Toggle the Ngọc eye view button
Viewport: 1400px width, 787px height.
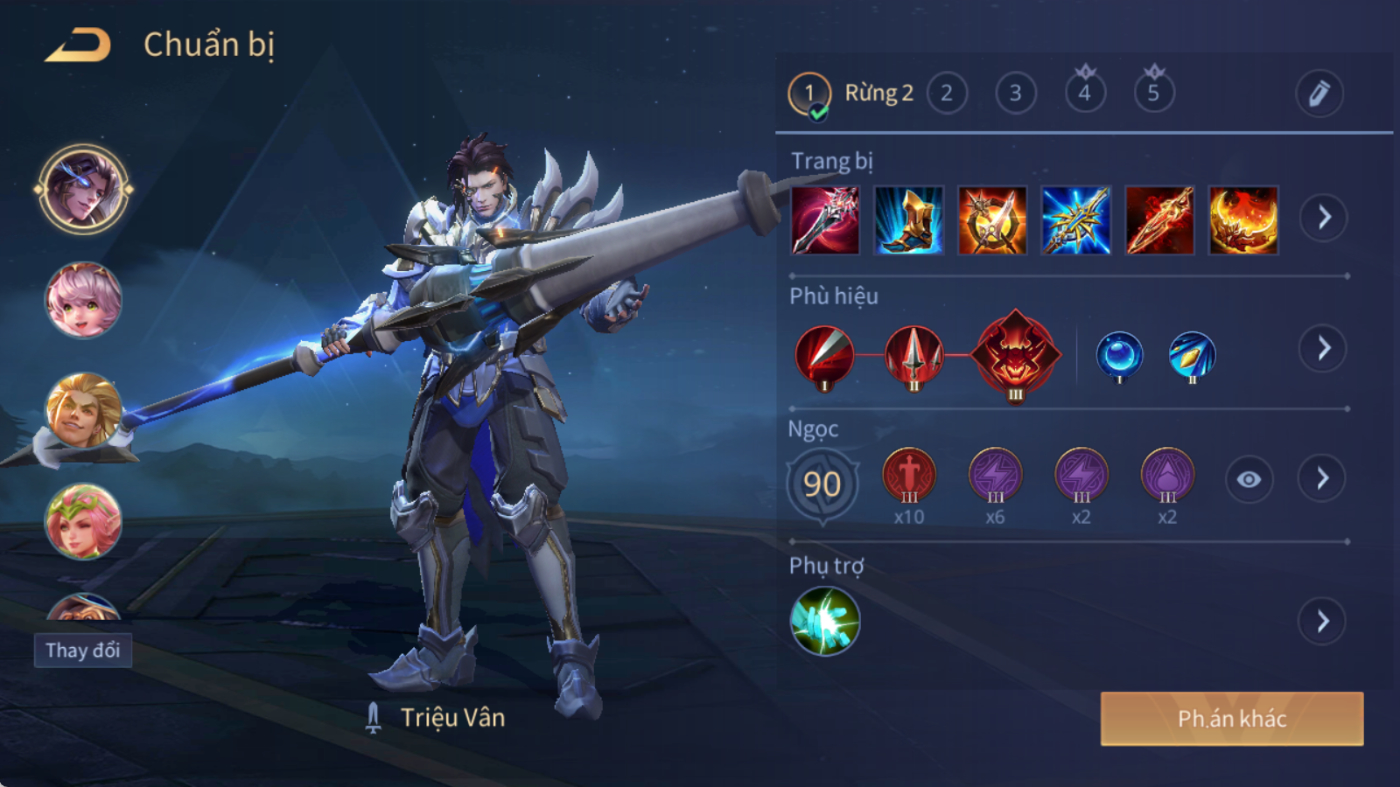click(x=1249, y=480)
